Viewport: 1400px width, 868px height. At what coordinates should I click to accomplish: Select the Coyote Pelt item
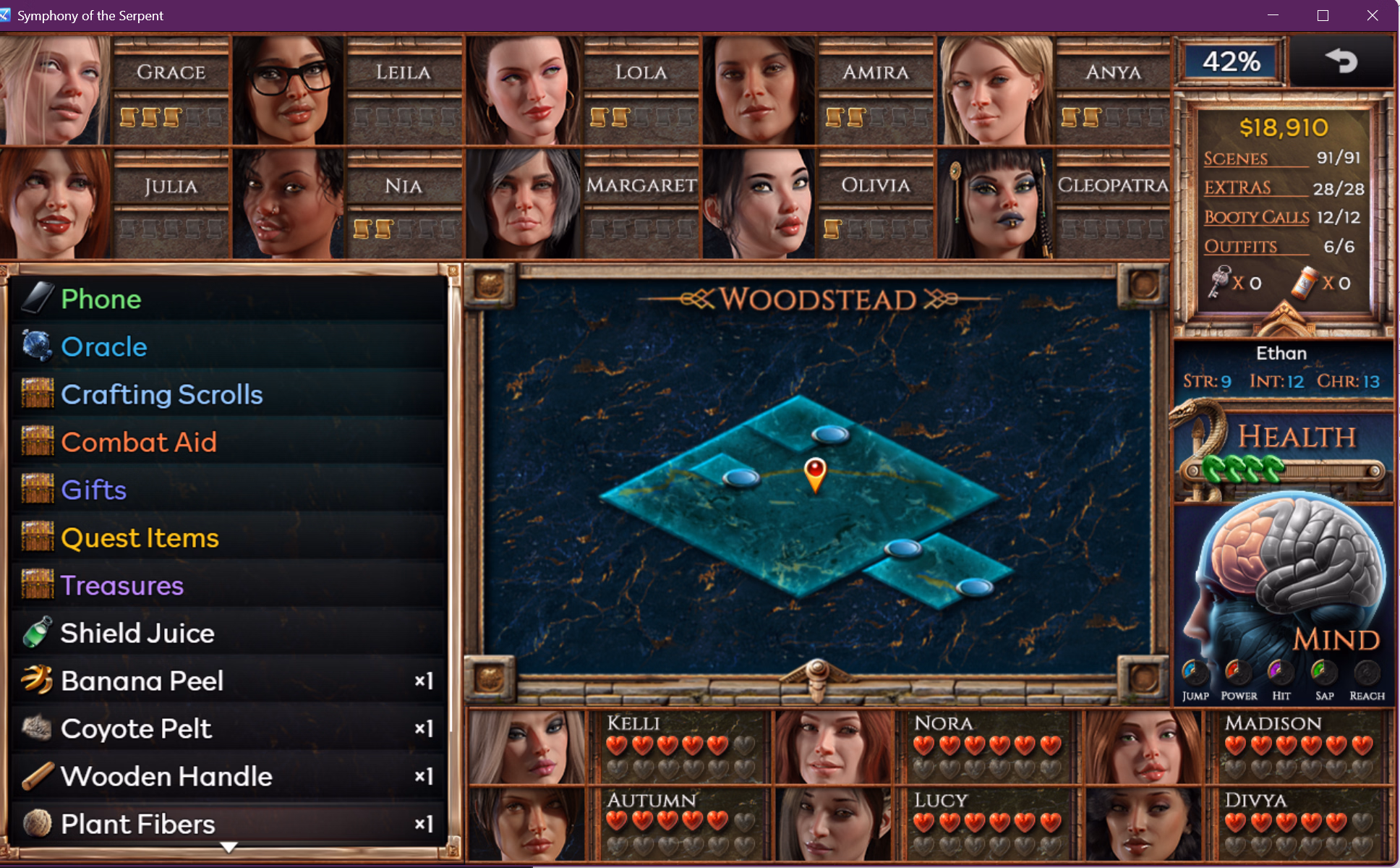click(136, 728)
